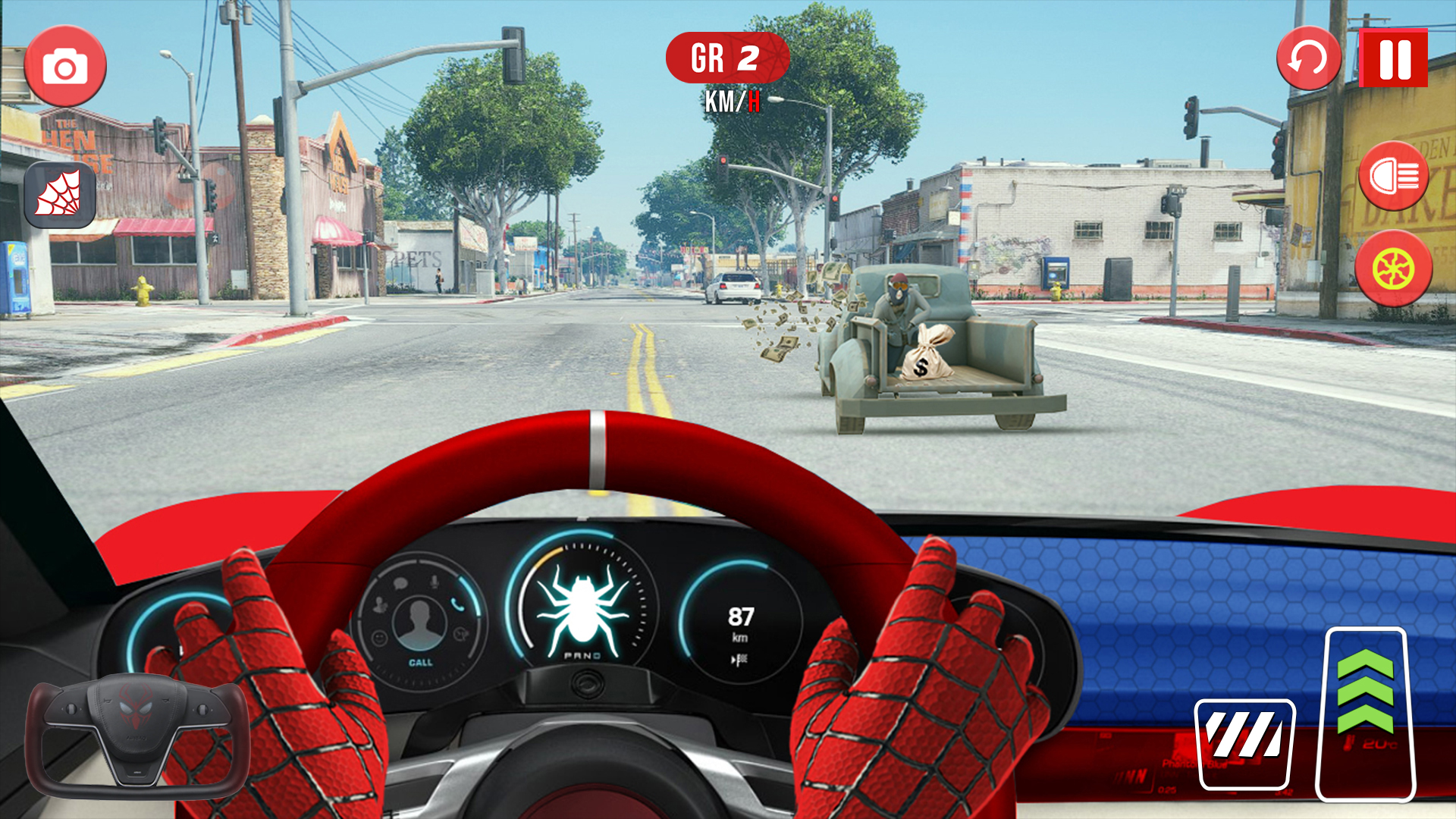
Task: Tap the restart level circular arrow icon
Action: pyautogui.click(x=1307, y=59)
